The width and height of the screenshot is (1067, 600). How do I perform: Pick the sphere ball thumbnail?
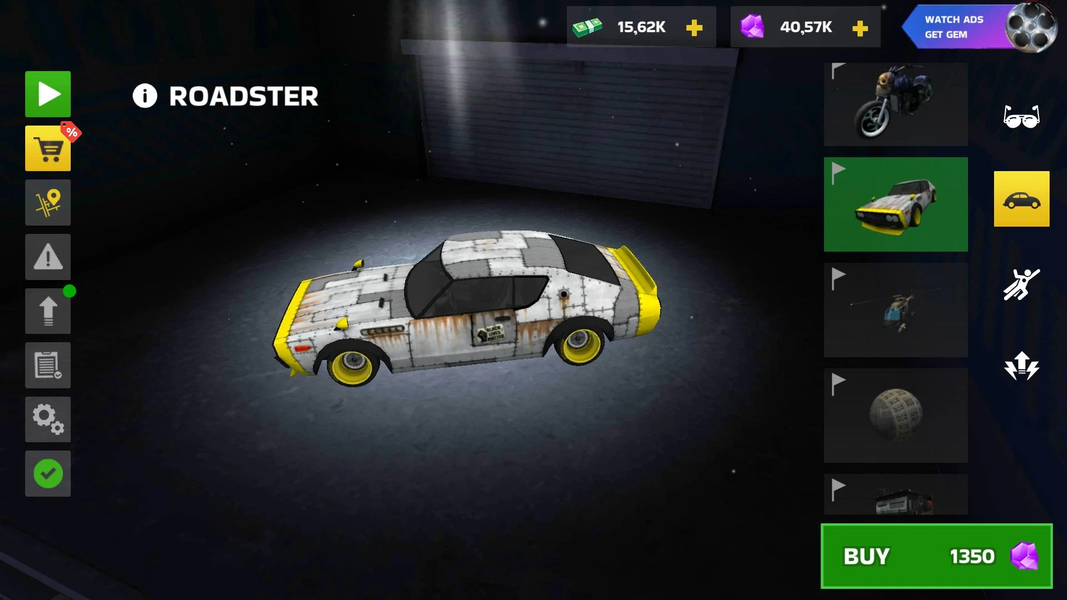point(895,414)
